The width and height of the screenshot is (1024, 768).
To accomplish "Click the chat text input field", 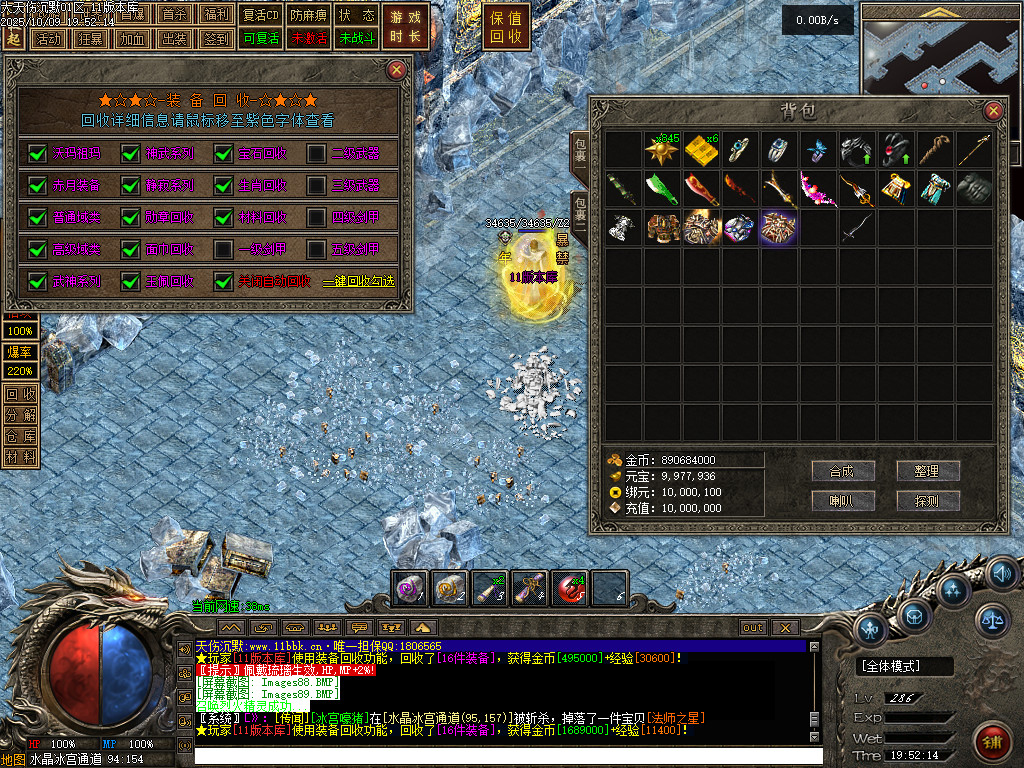I will point(500,756).
